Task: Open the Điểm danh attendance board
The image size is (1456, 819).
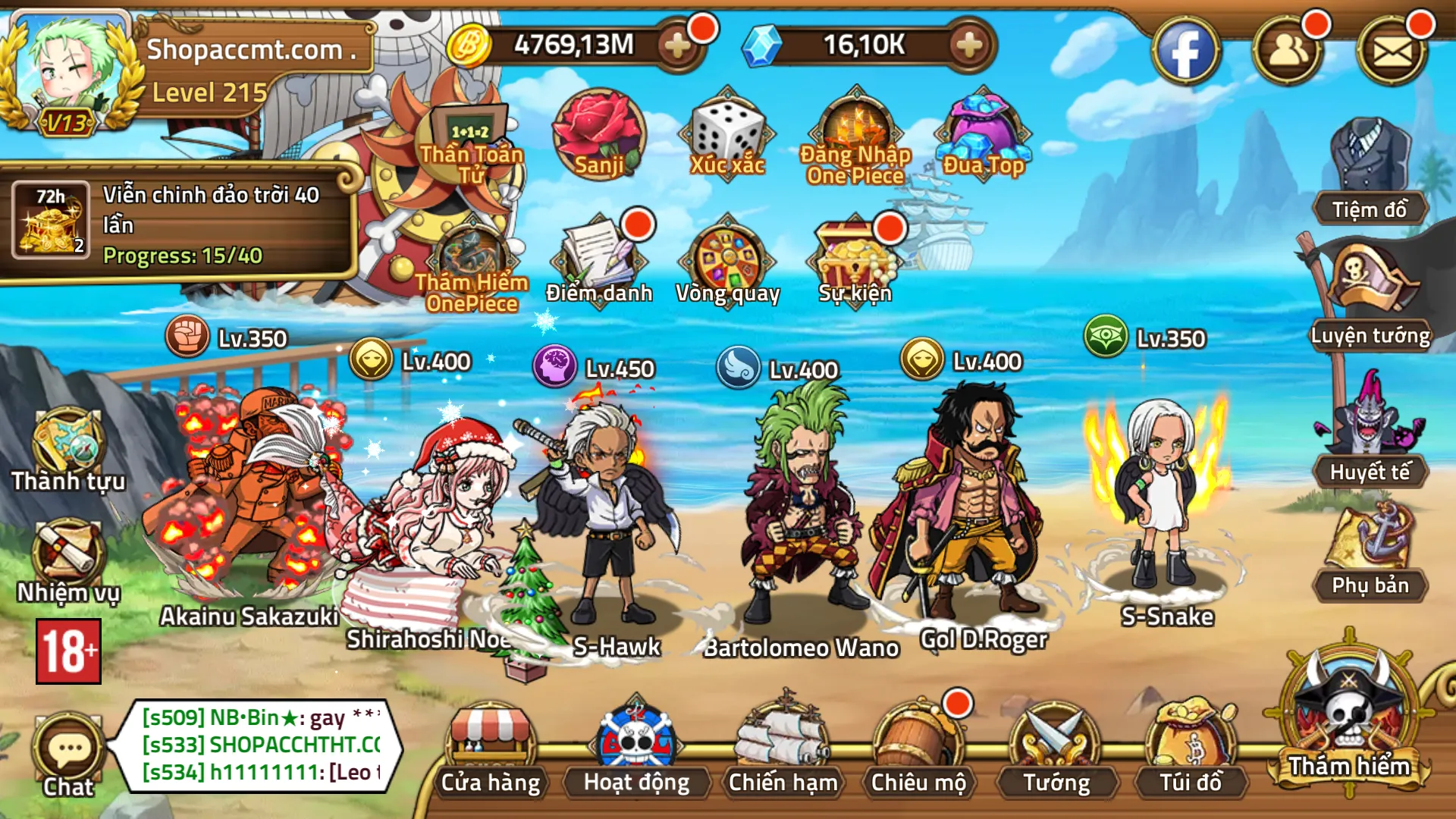Action: [x=599, y=258]
